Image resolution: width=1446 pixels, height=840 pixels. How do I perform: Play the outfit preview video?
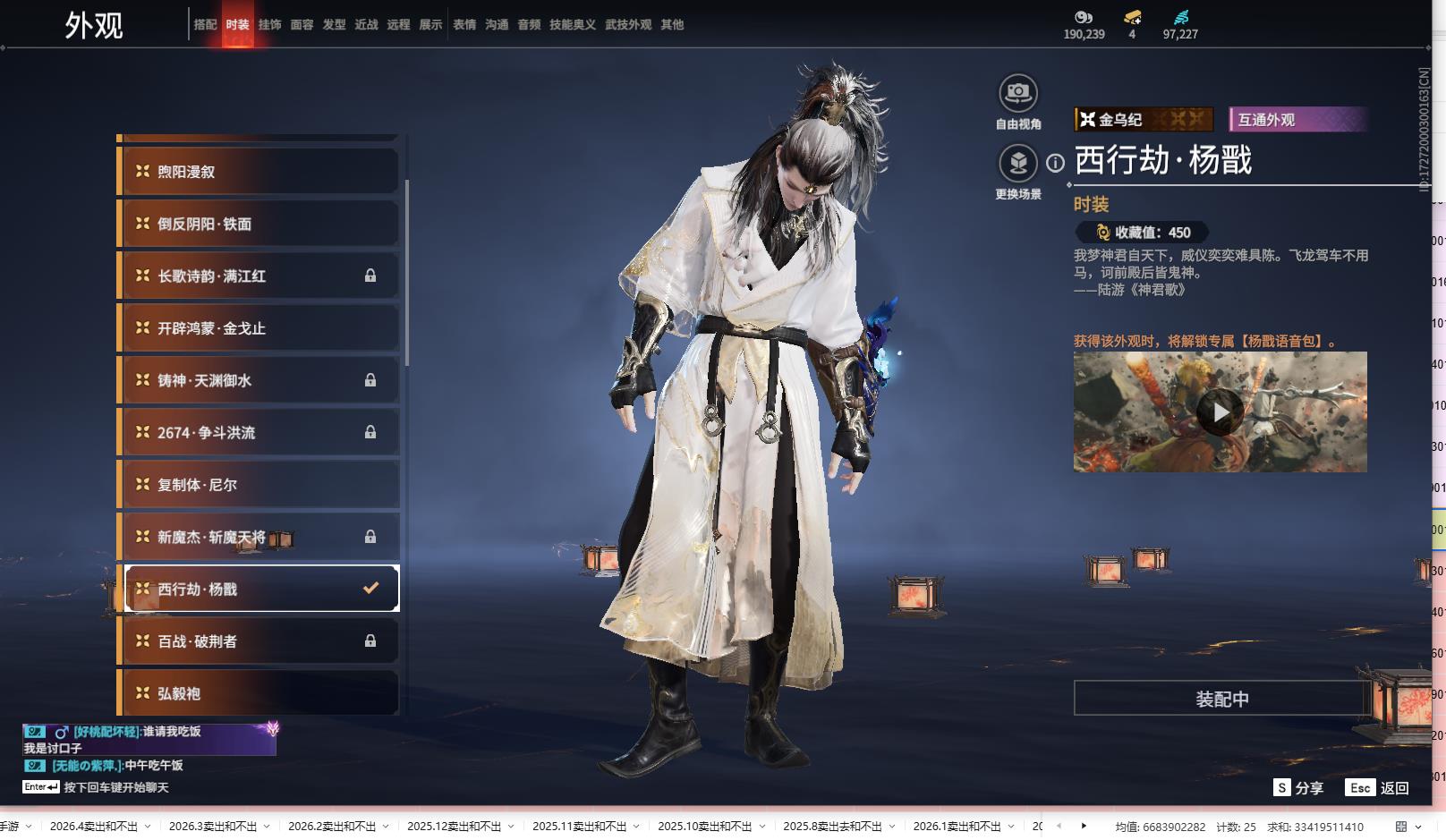tap(1220, 412)
